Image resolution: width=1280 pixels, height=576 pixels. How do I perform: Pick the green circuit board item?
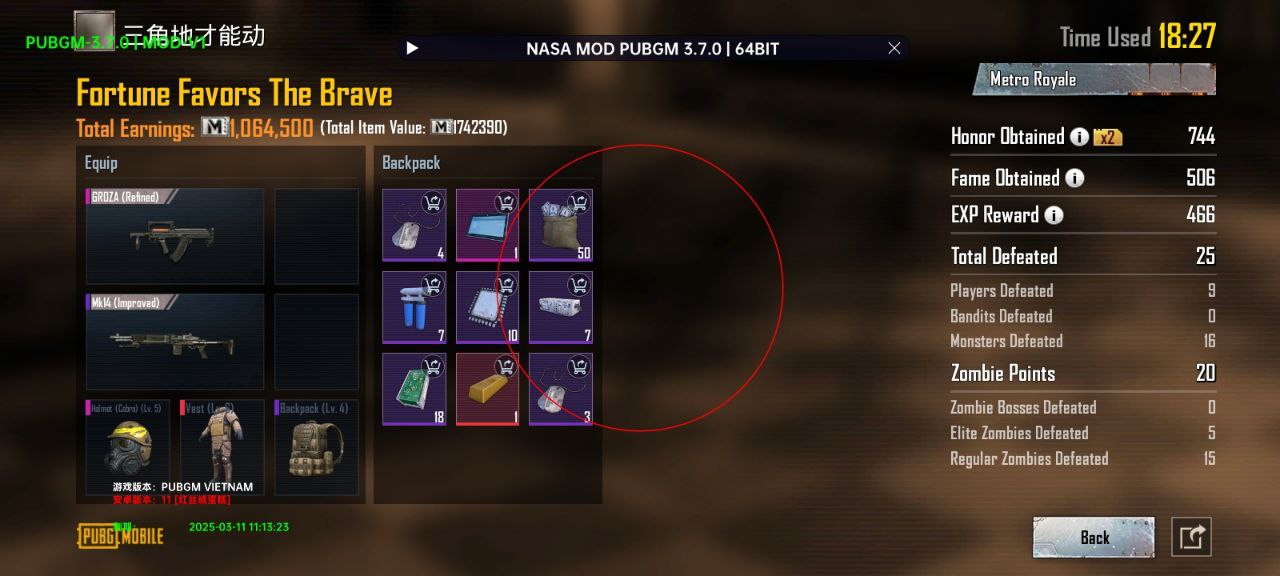pos(414,389)
